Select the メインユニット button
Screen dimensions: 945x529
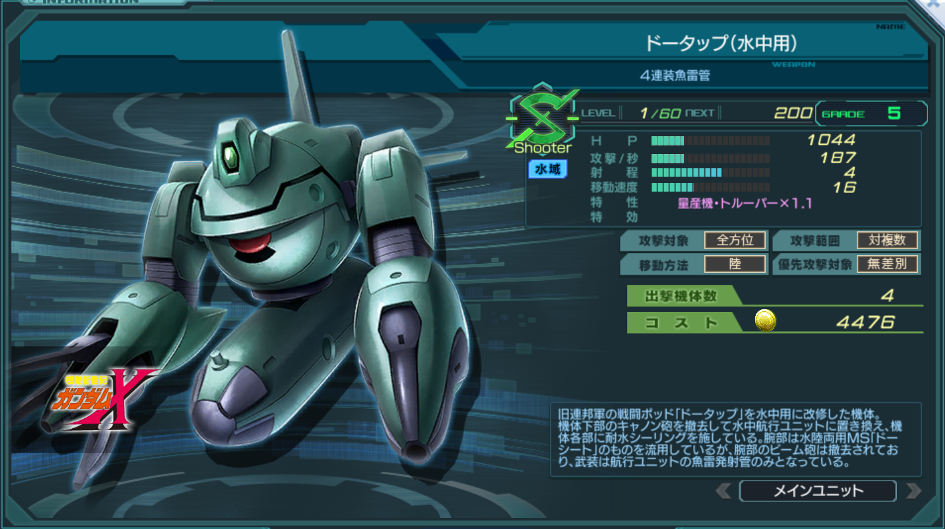pyautogui.click(x=818, y=491)
